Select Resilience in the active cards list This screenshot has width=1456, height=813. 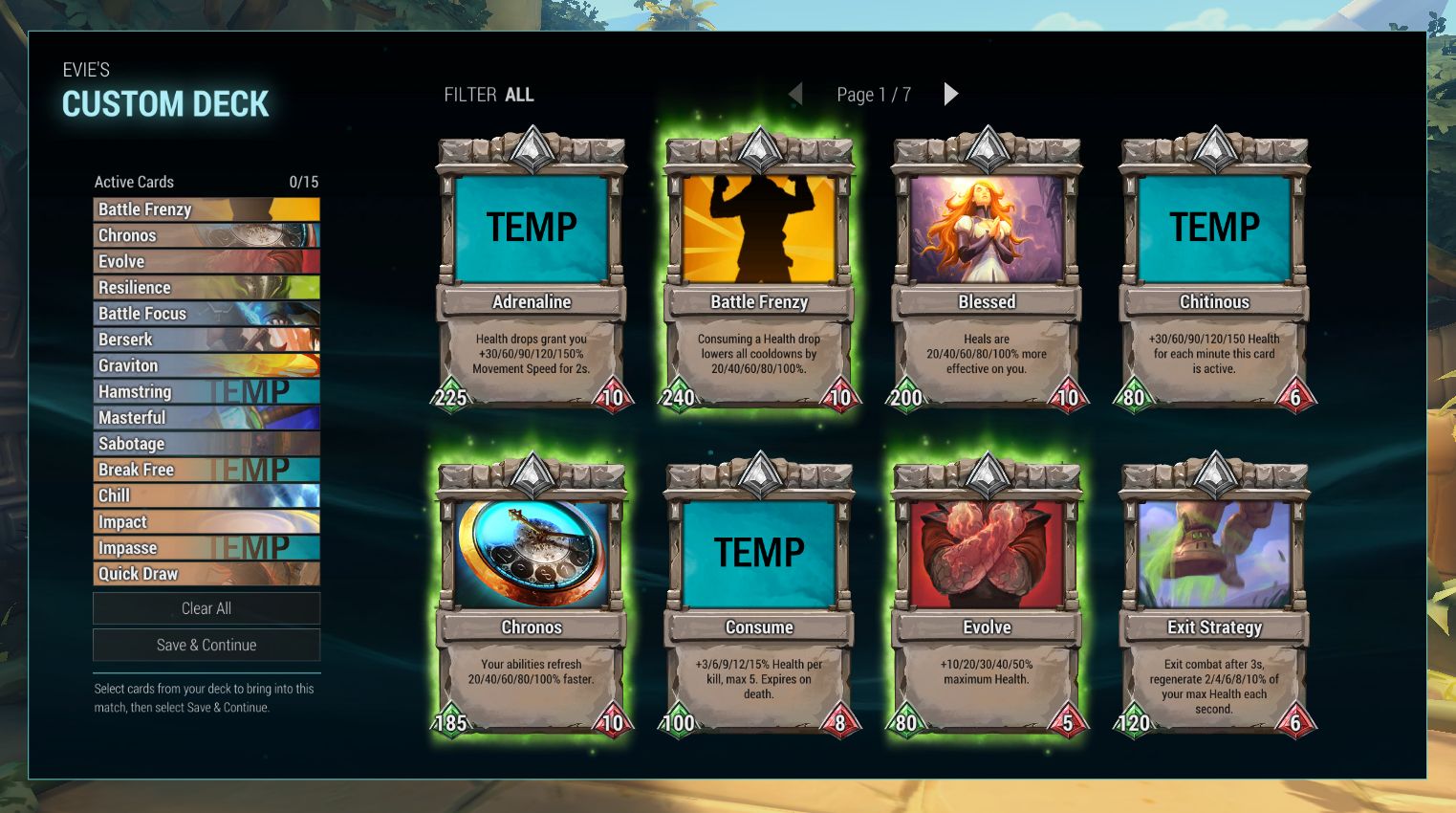206,287
